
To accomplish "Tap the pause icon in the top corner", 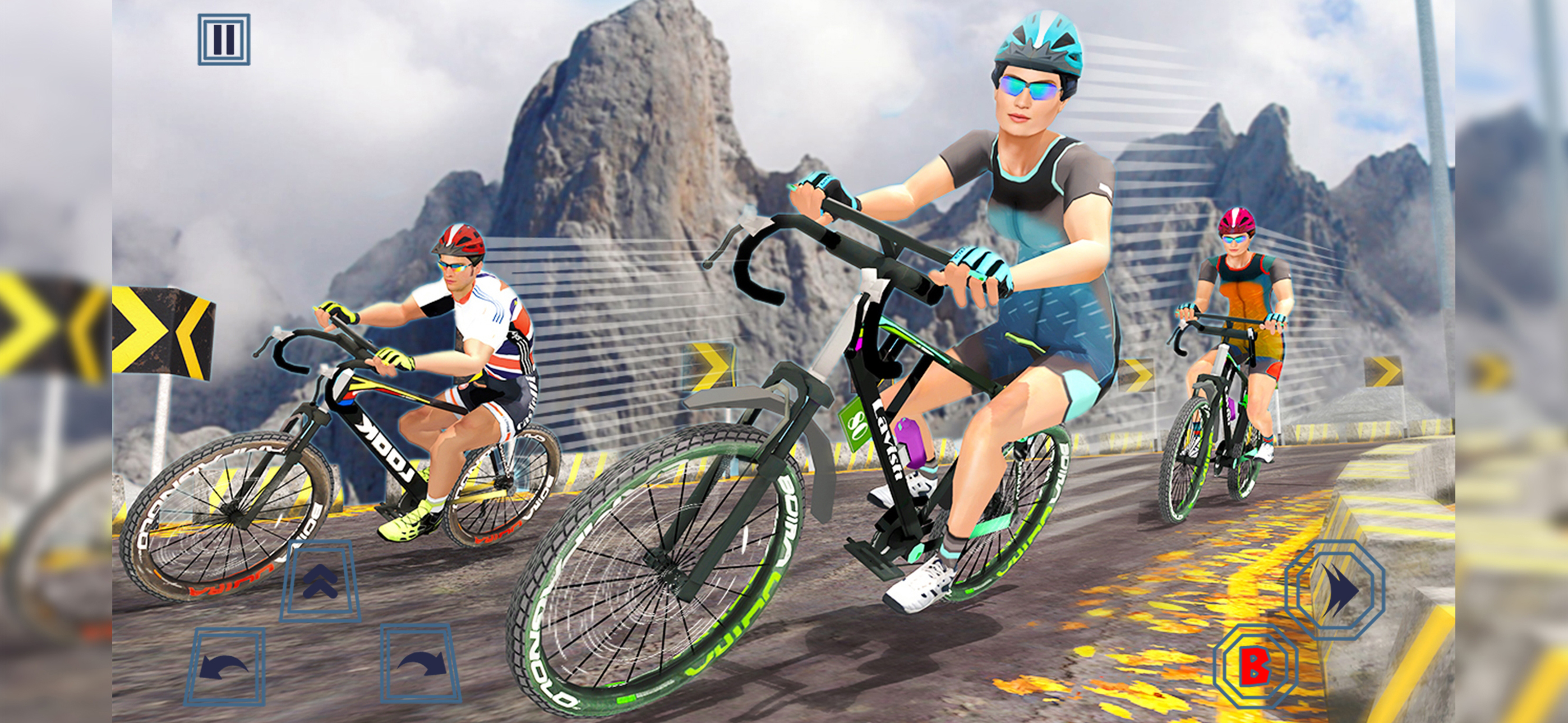I will (x=223, y=40).
